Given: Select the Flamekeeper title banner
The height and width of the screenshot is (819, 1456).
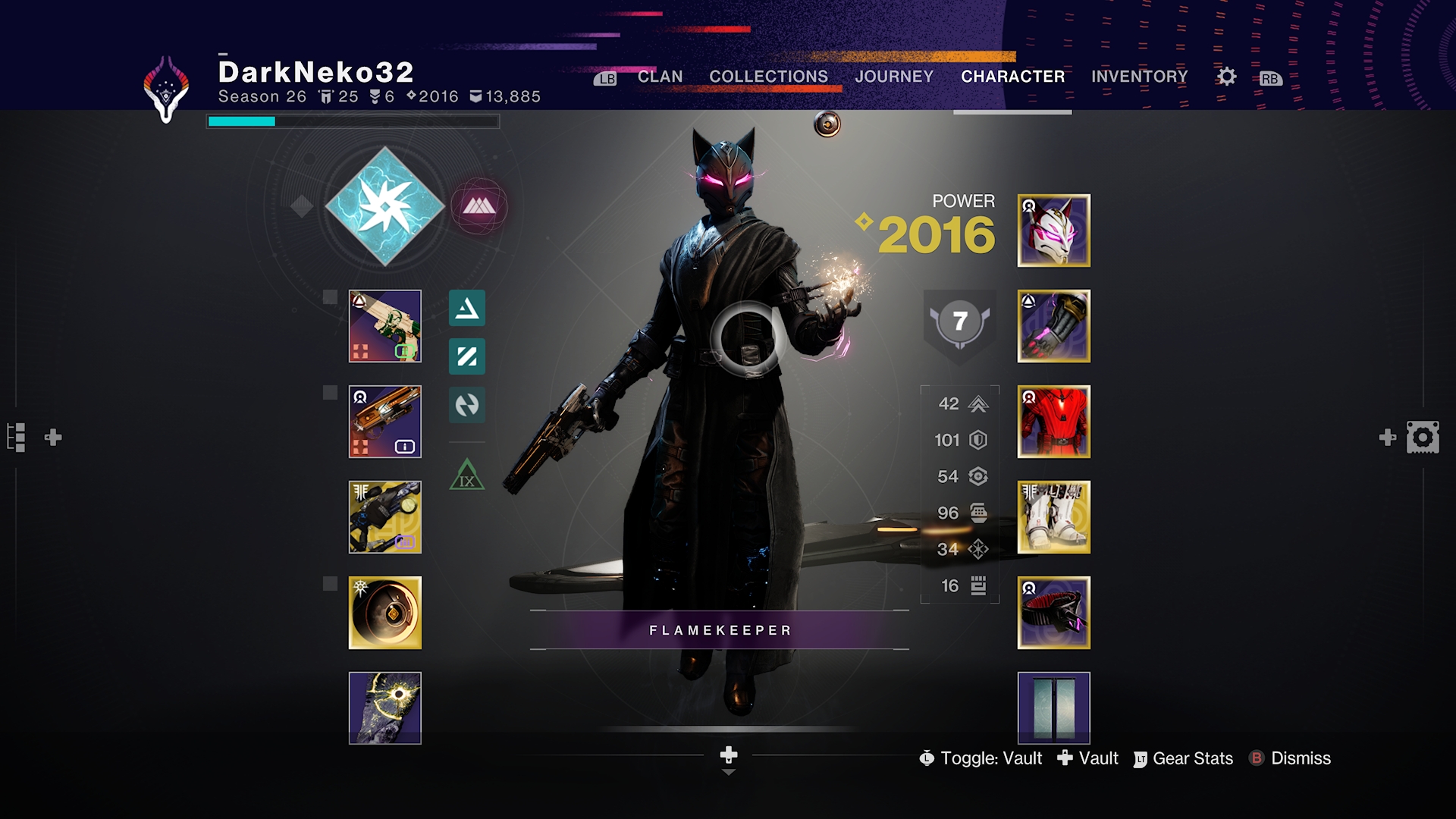Looking at the screenshot, I should pos(720,630).
